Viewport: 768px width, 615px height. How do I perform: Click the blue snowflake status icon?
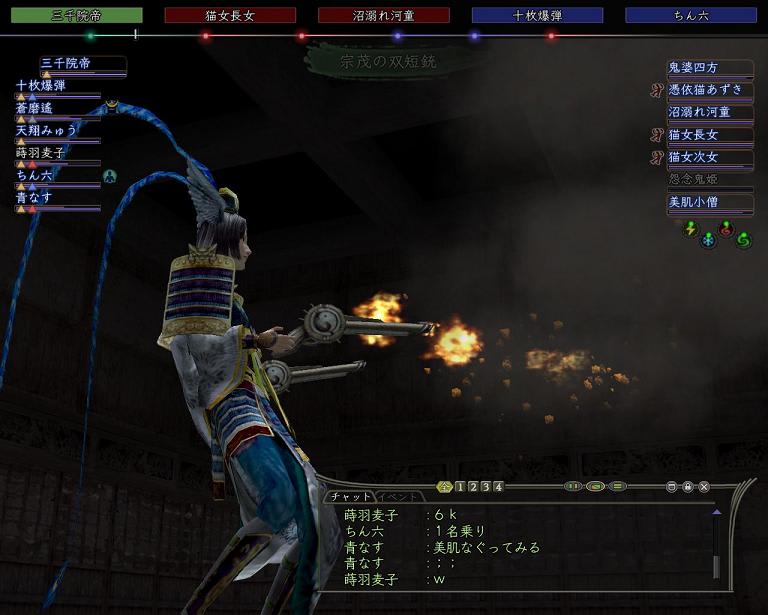708,240
